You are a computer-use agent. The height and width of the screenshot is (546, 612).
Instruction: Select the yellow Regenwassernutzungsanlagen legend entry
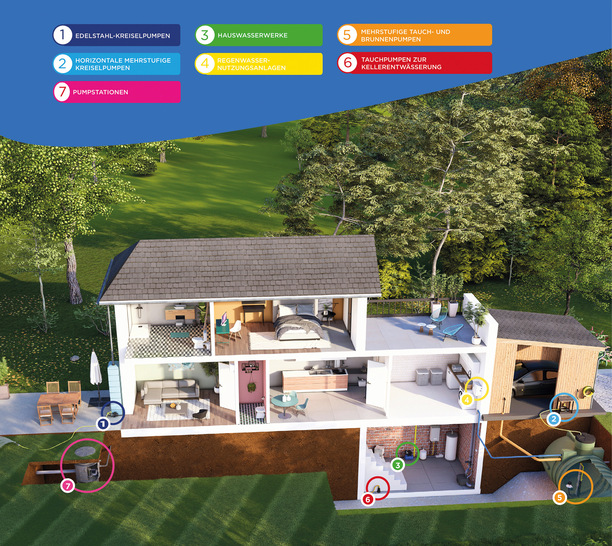click(x=258, y=64)
